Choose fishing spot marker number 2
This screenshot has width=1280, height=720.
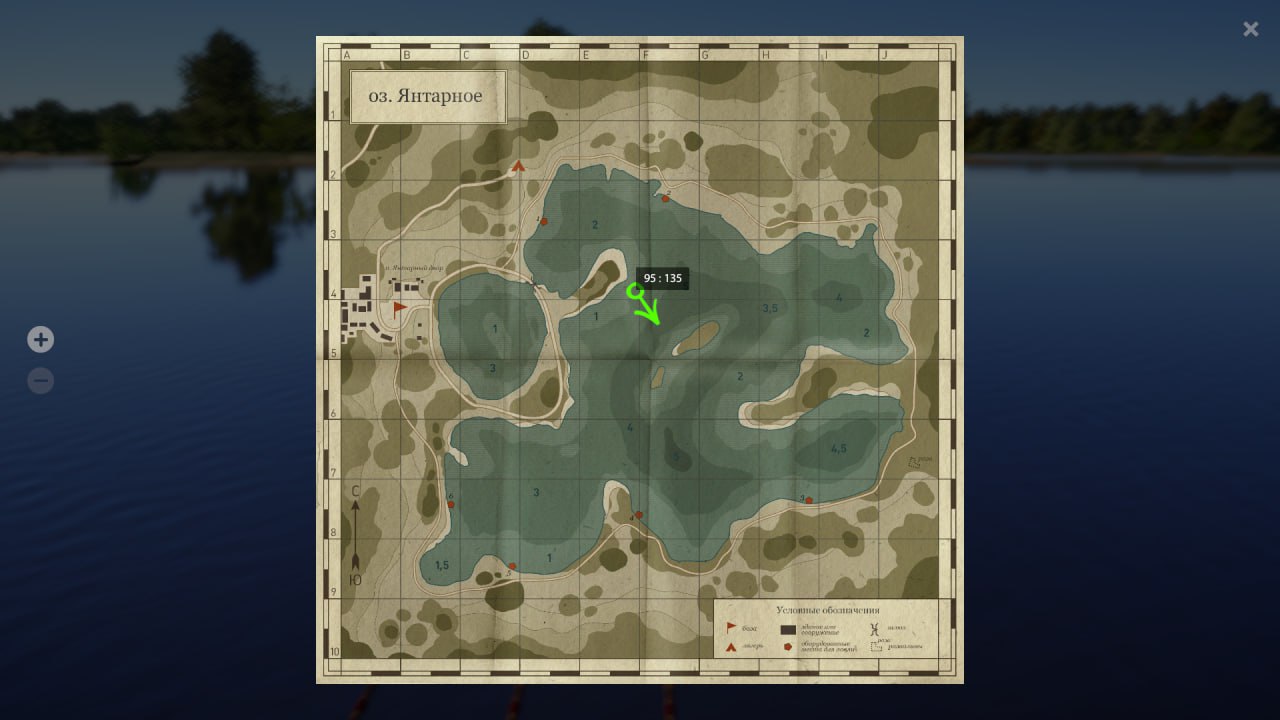(x=665, y=198)
